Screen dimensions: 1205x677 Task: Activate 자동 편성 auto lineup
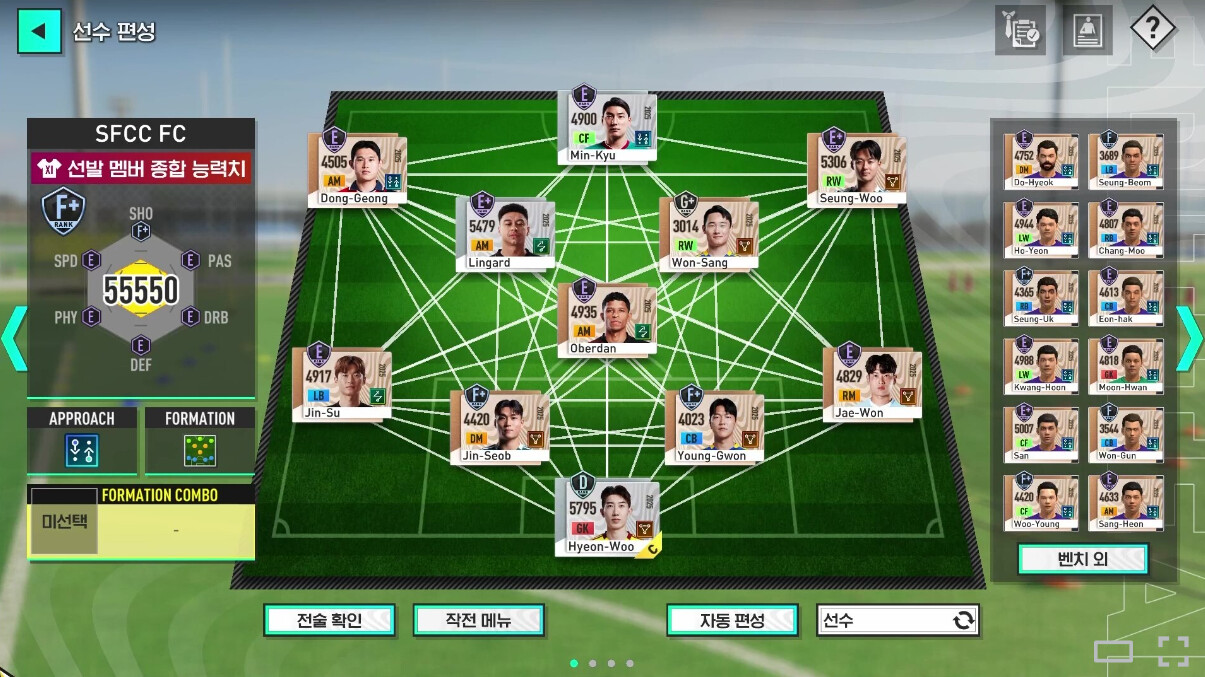(732, 620)
